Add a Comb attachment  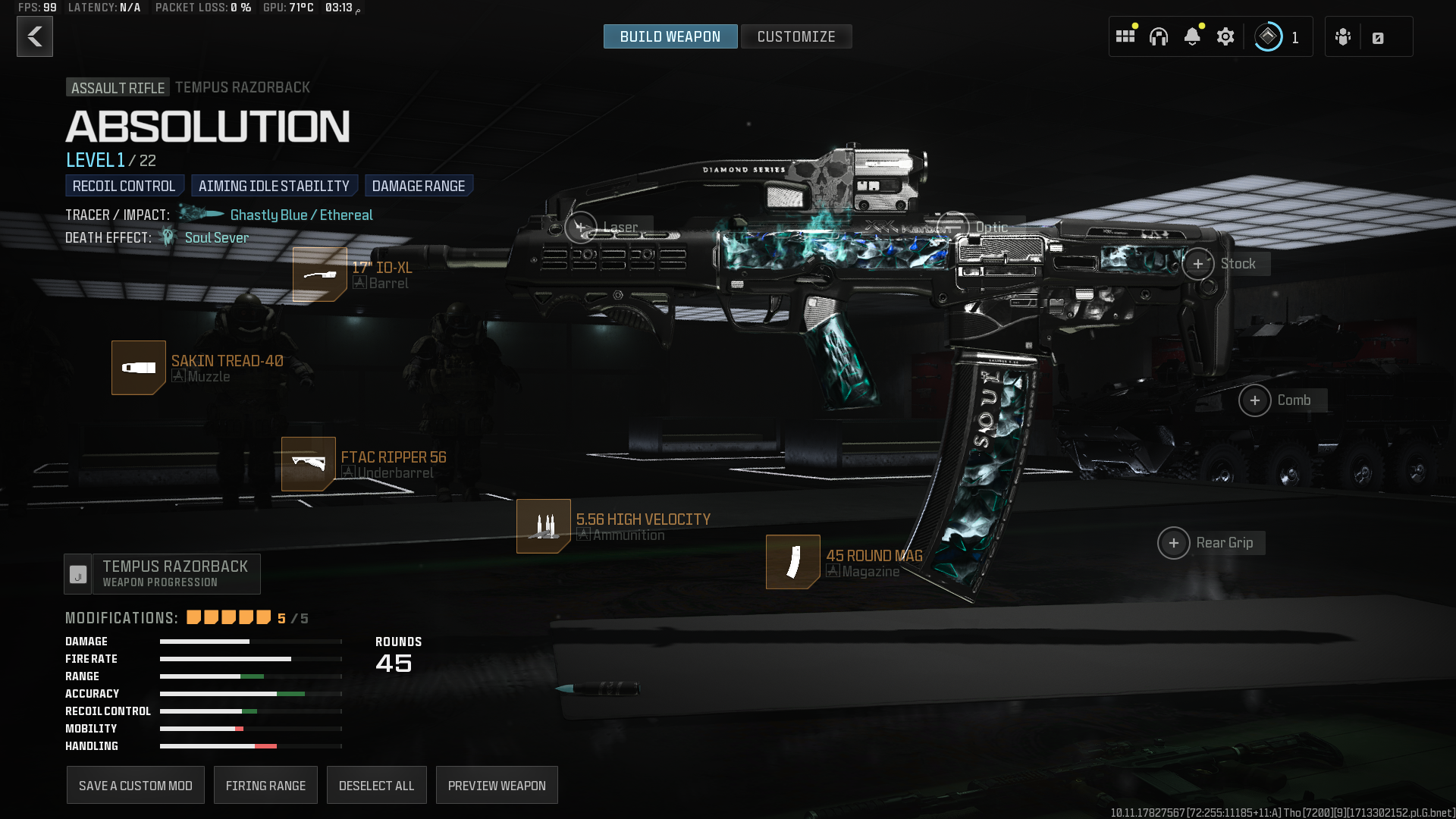pyautogui.click(x=1255, y=400)
